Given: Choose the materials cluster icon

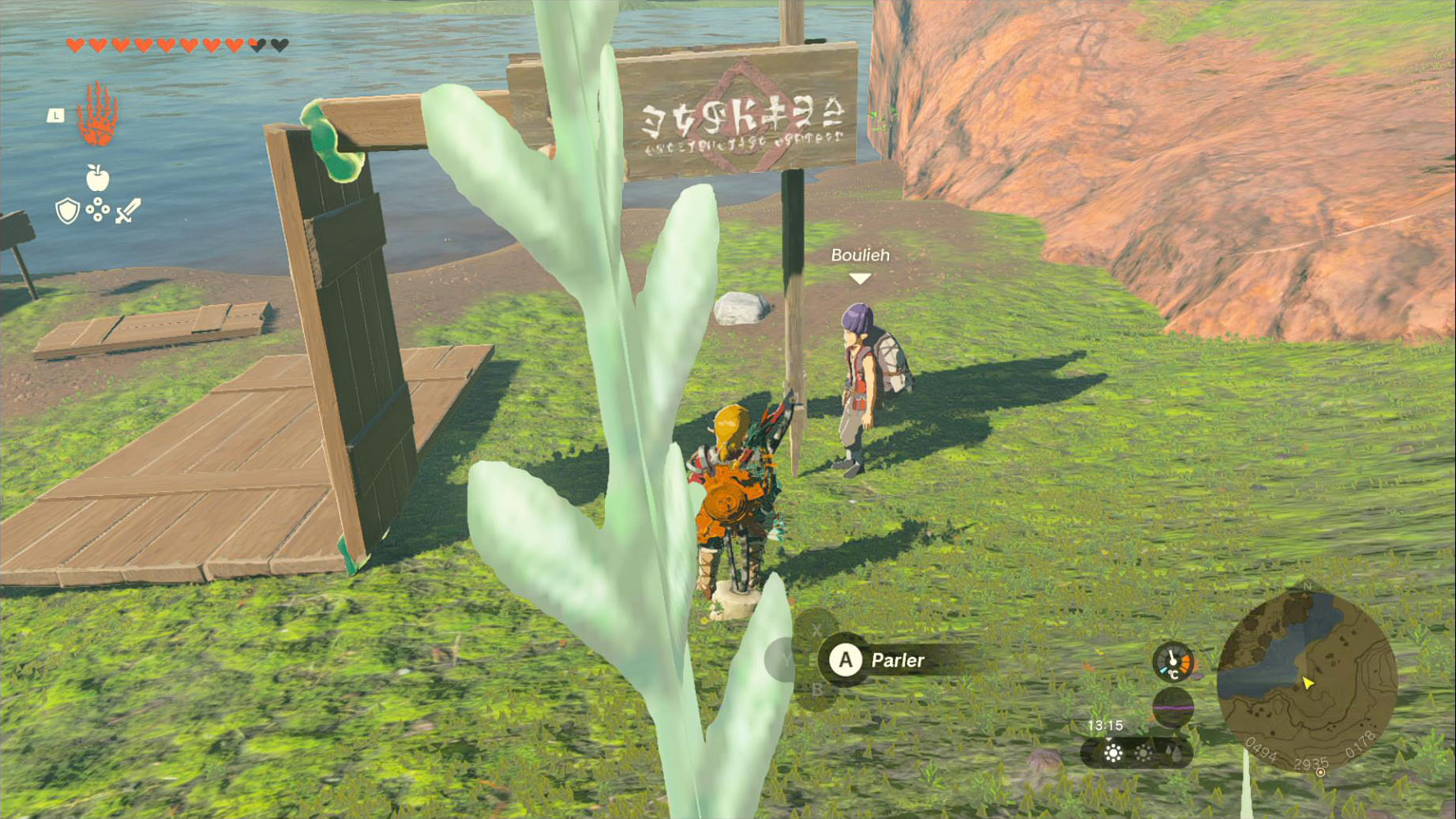Looking at the screenshot, I should (98, 210).
